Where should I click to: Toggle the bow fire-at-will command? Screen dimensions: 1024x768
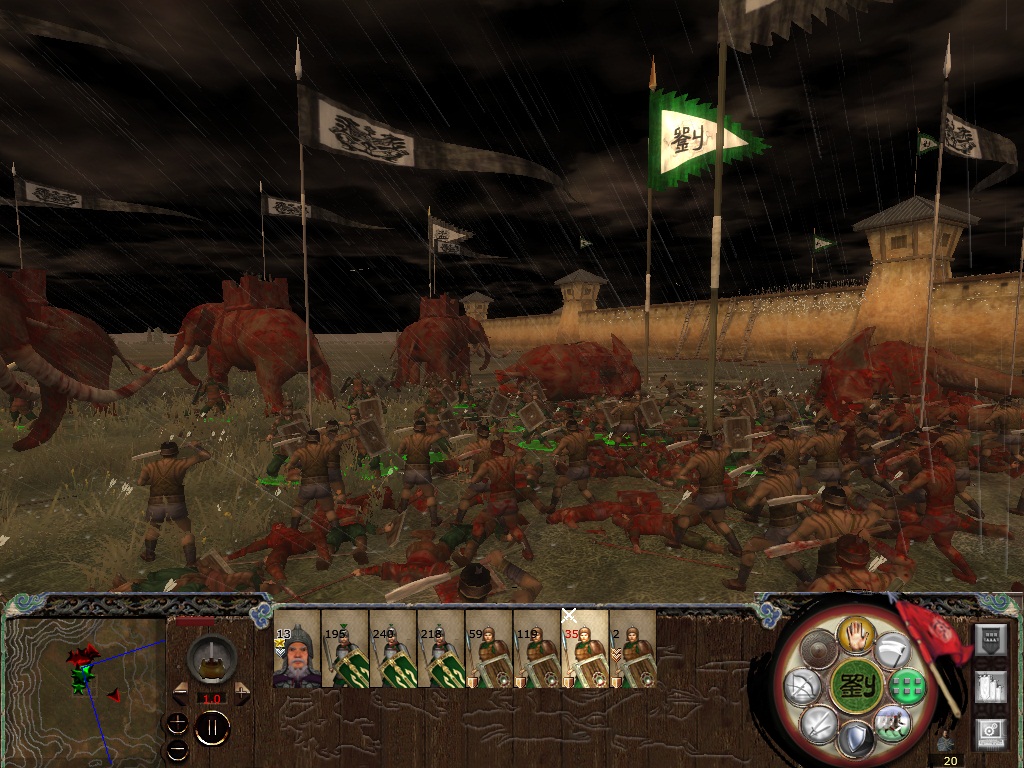[803, 686]
